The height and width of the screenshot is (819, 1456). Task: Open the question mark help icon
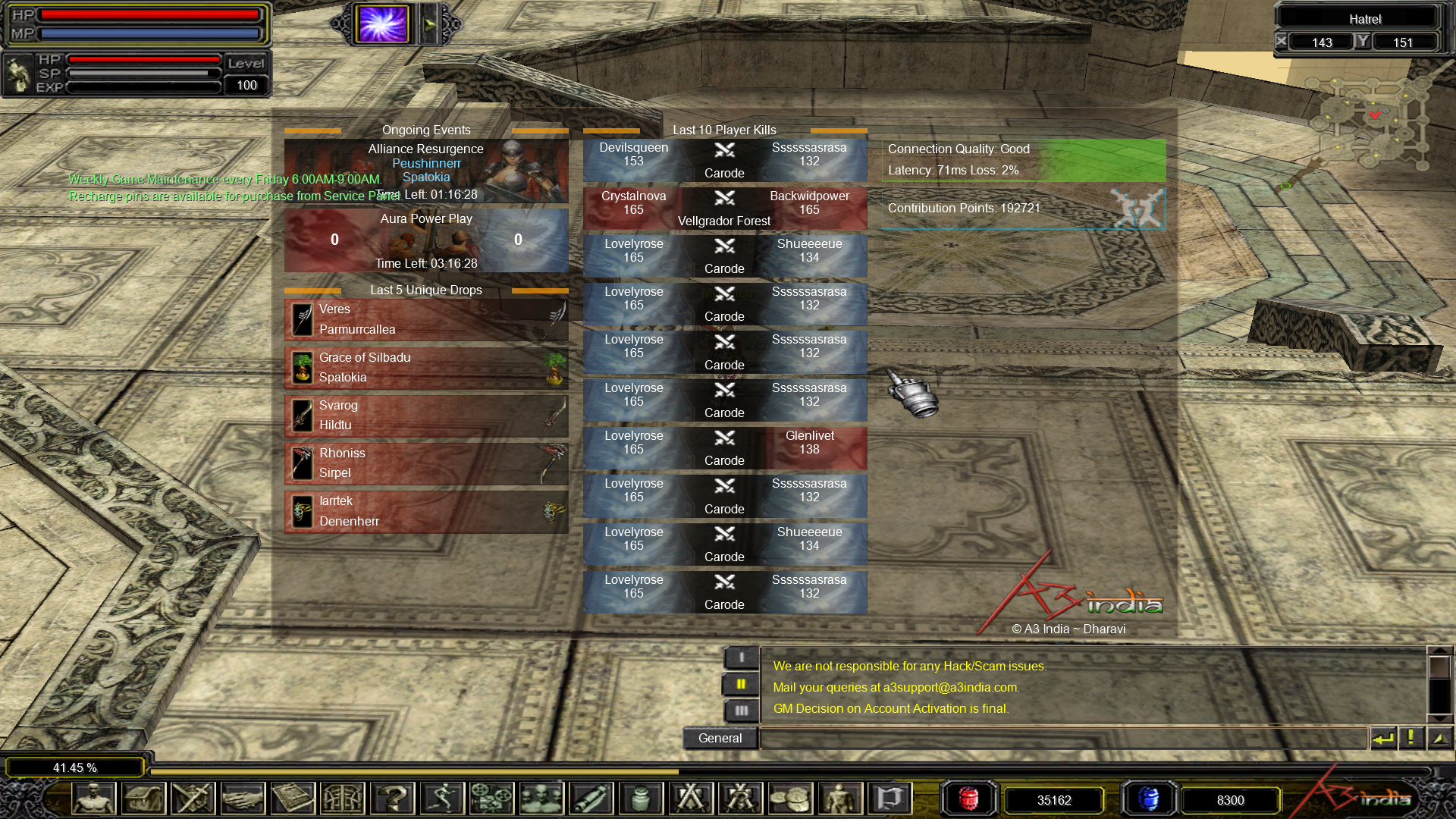(x=392, y=799)
